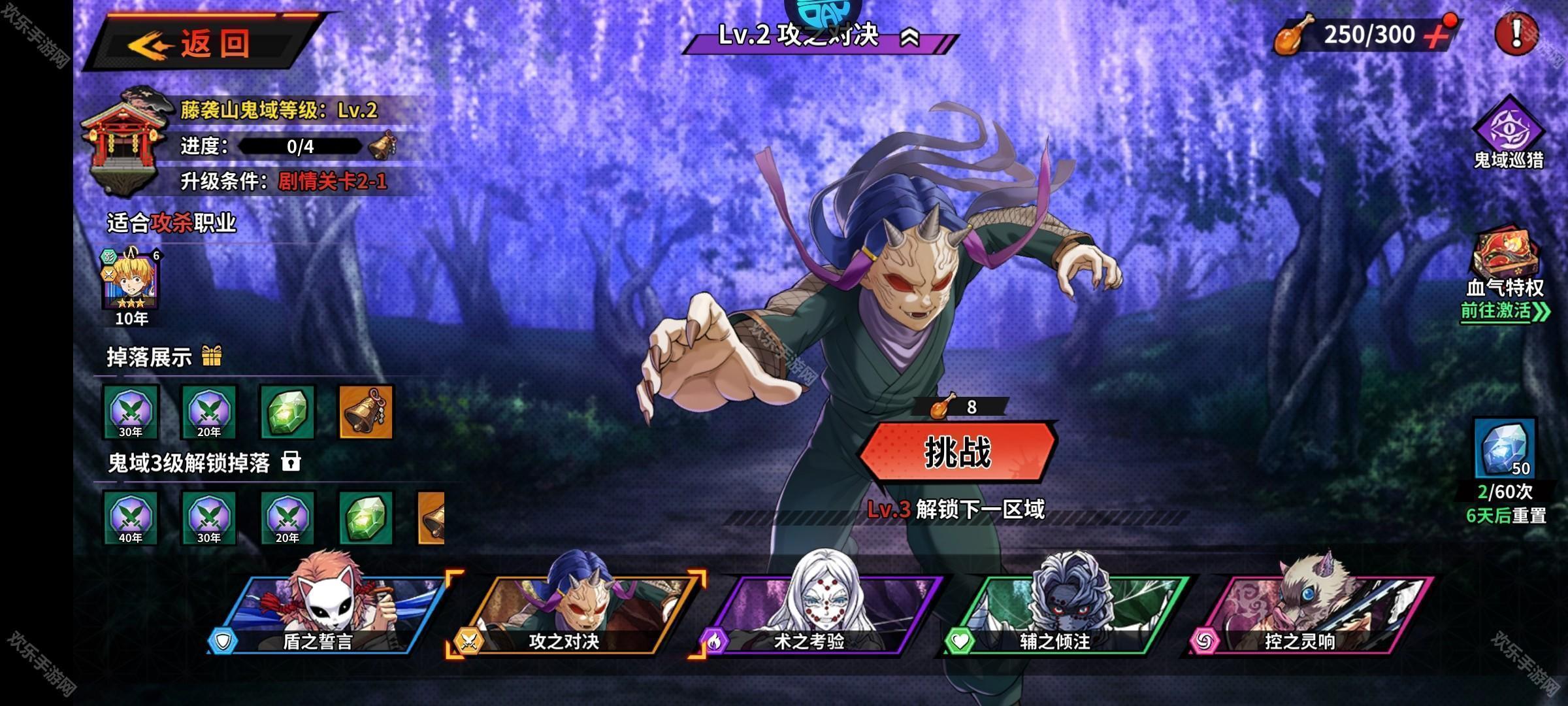Tap the bell icon beside progress bar
The height and width of the screenshot is (706, 1568).
click(x=382, y=145)
